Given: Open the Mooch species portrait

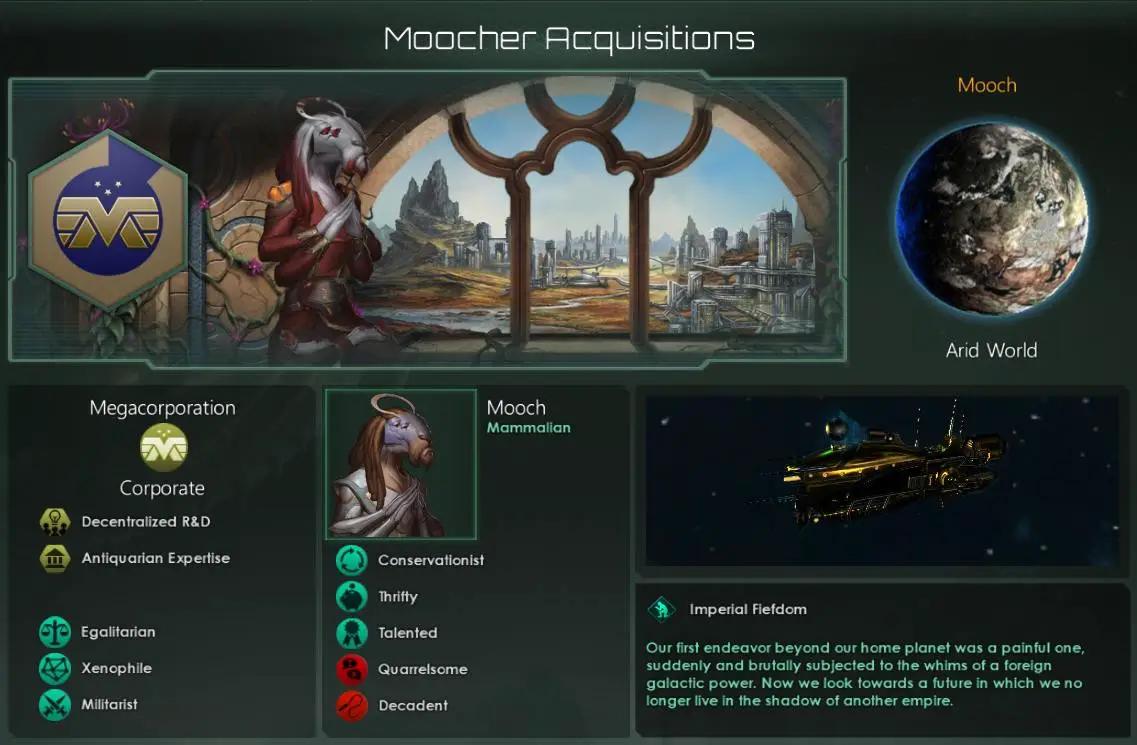Looking at the screenshot, I should coord(401,465).
